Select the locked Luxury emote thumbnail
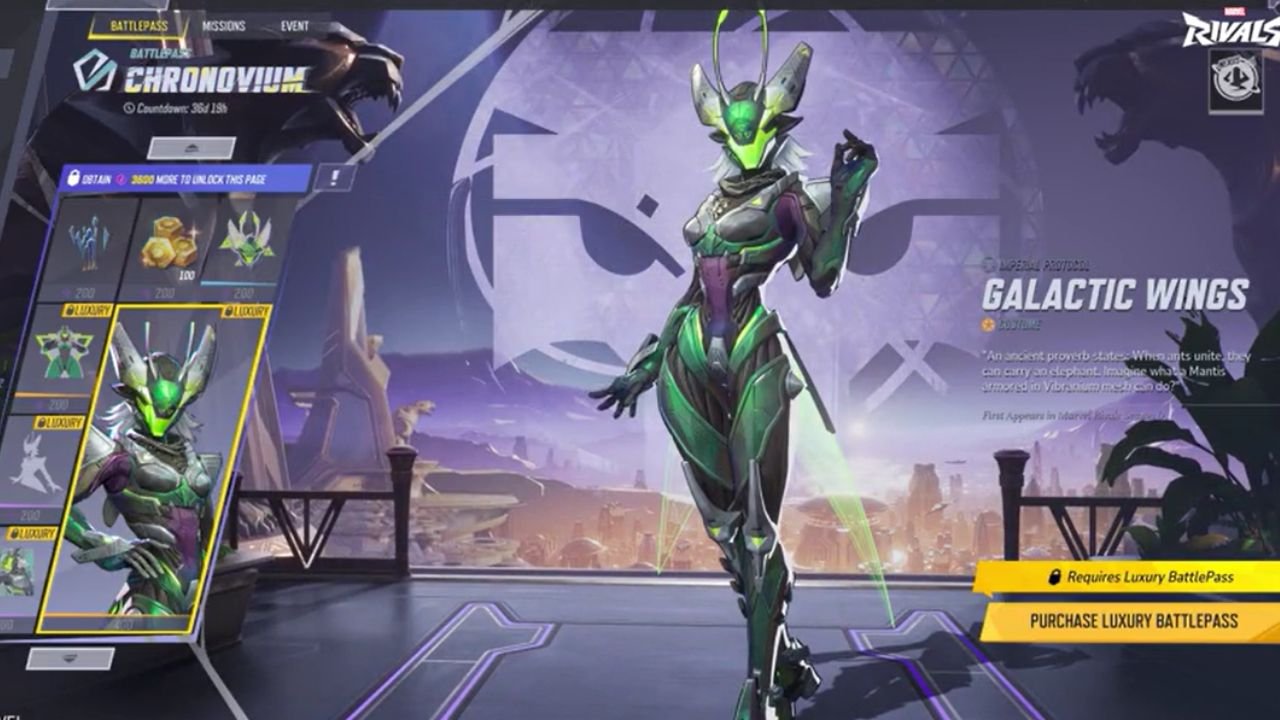 click(x=60, y=478)
